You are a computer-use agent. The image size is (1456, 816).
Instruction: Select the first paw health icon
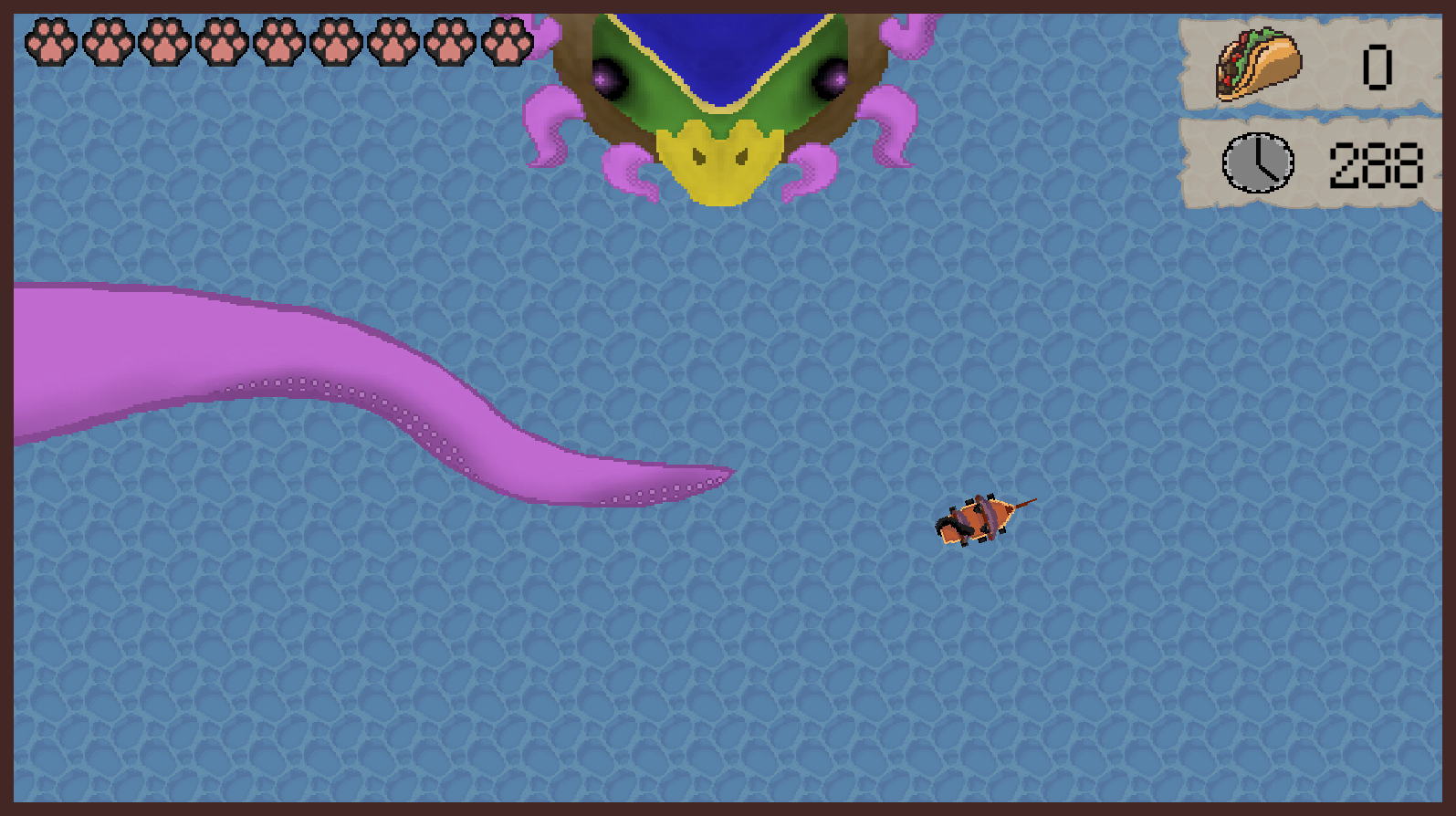click(x=50, y=41)
